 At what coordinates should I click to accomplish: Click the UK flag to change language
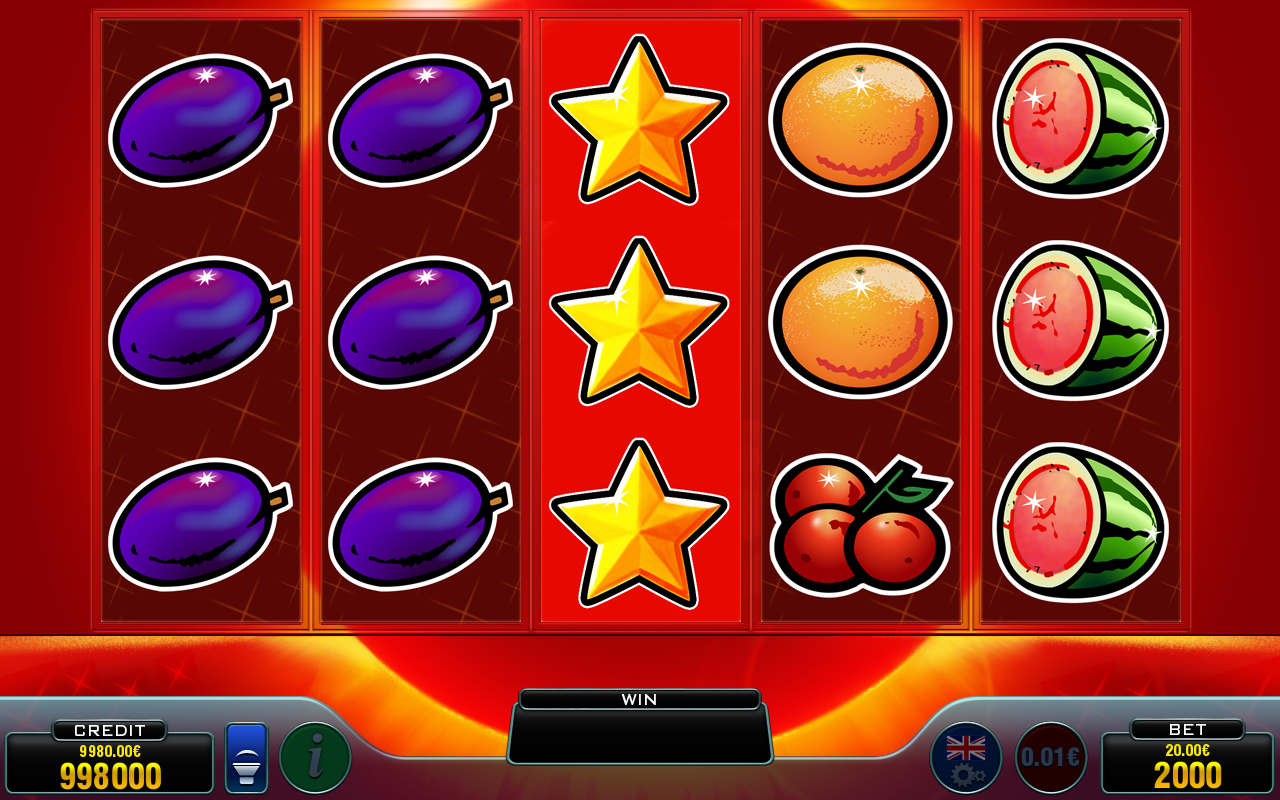pos(964,746)
